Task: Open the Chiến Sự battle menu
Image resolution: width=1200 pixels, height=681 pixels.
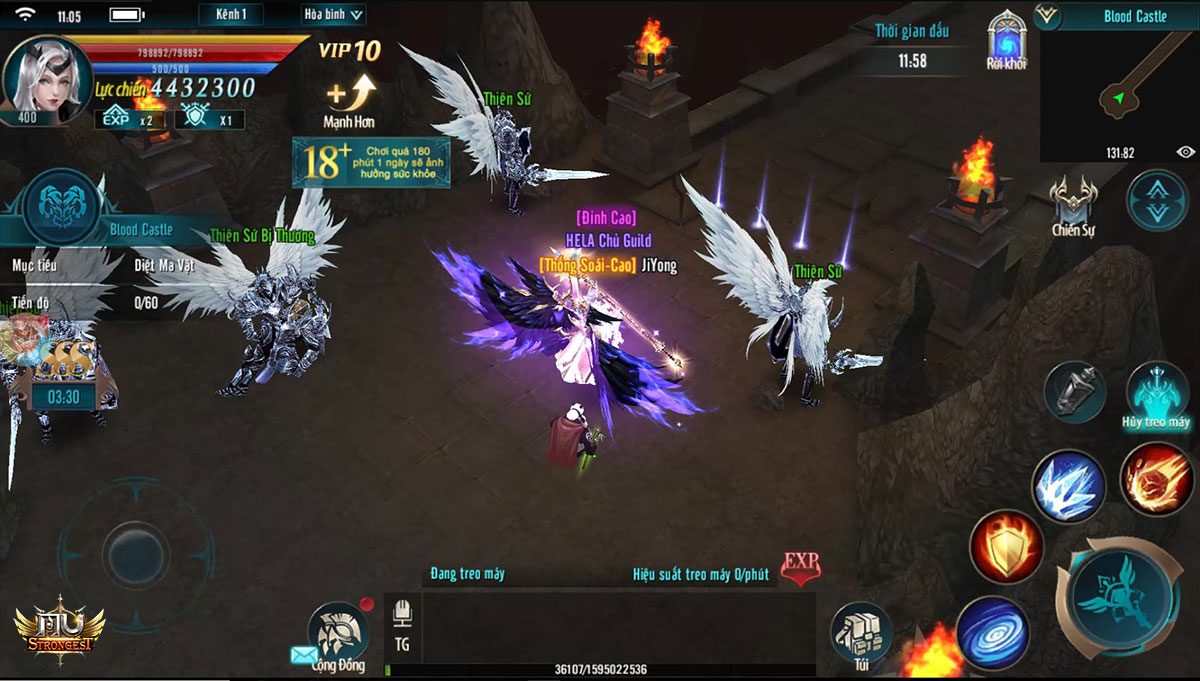Action: click(1074, 206)
